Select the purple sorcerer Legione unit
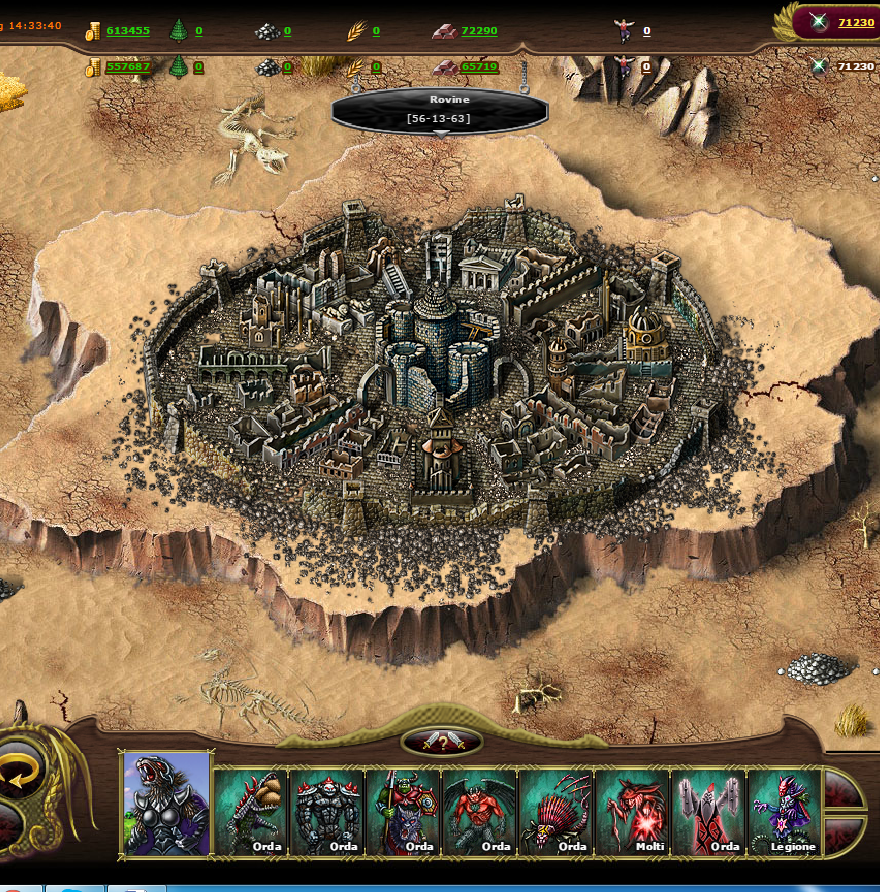The image size is (880, 892). click(784, 812)
